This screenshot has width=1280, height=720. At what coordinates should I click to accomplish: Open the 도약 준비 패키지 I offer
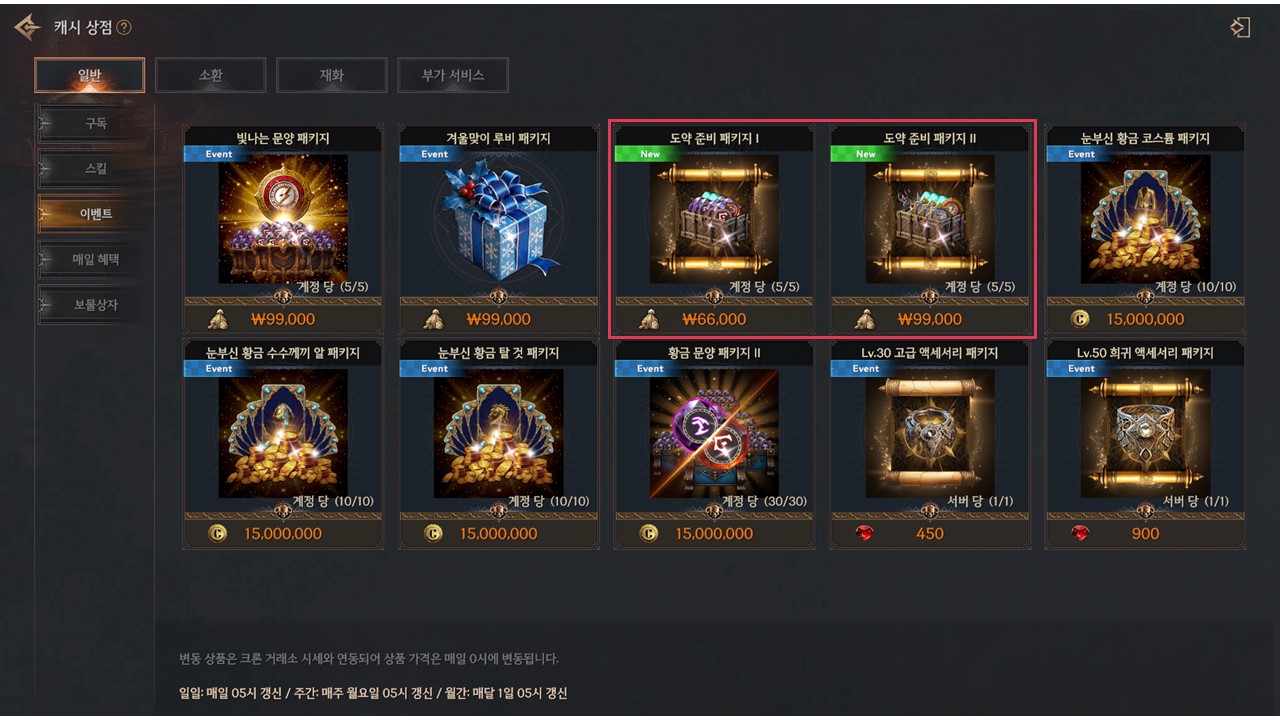pos(714,220)
